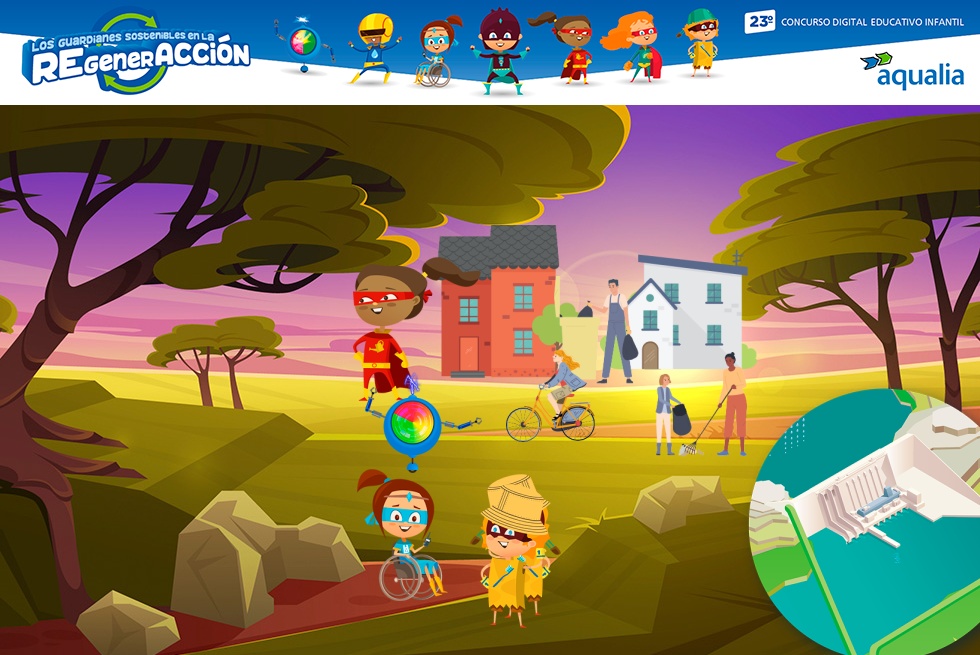This screenshot has height=655, width=980.
Task: Pick the wheelchair guardian in the header banner
Action: [x=435, y=53]
